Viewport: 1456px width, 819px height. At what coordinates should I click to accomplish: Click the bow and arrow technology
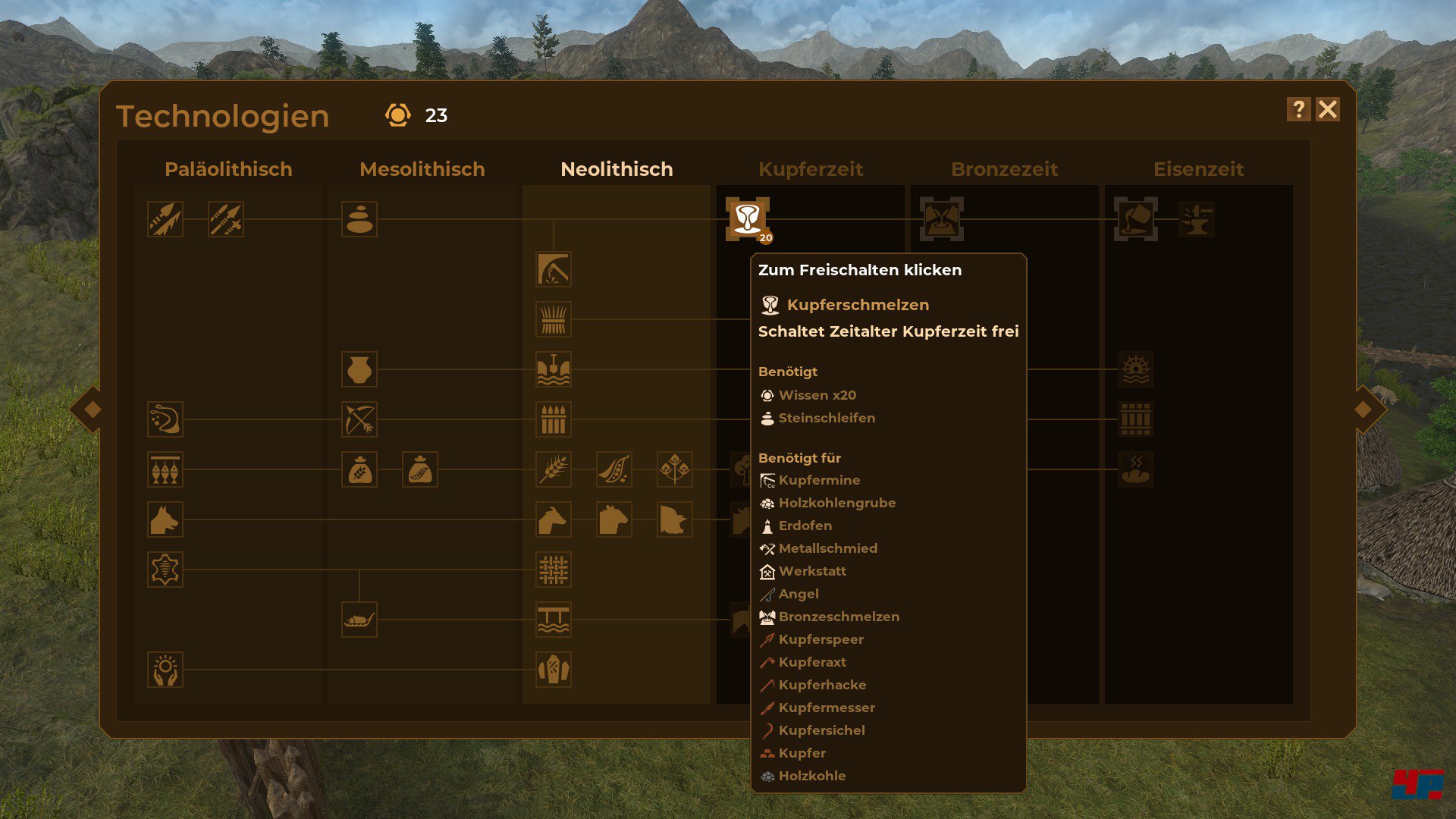coord(360,419)
